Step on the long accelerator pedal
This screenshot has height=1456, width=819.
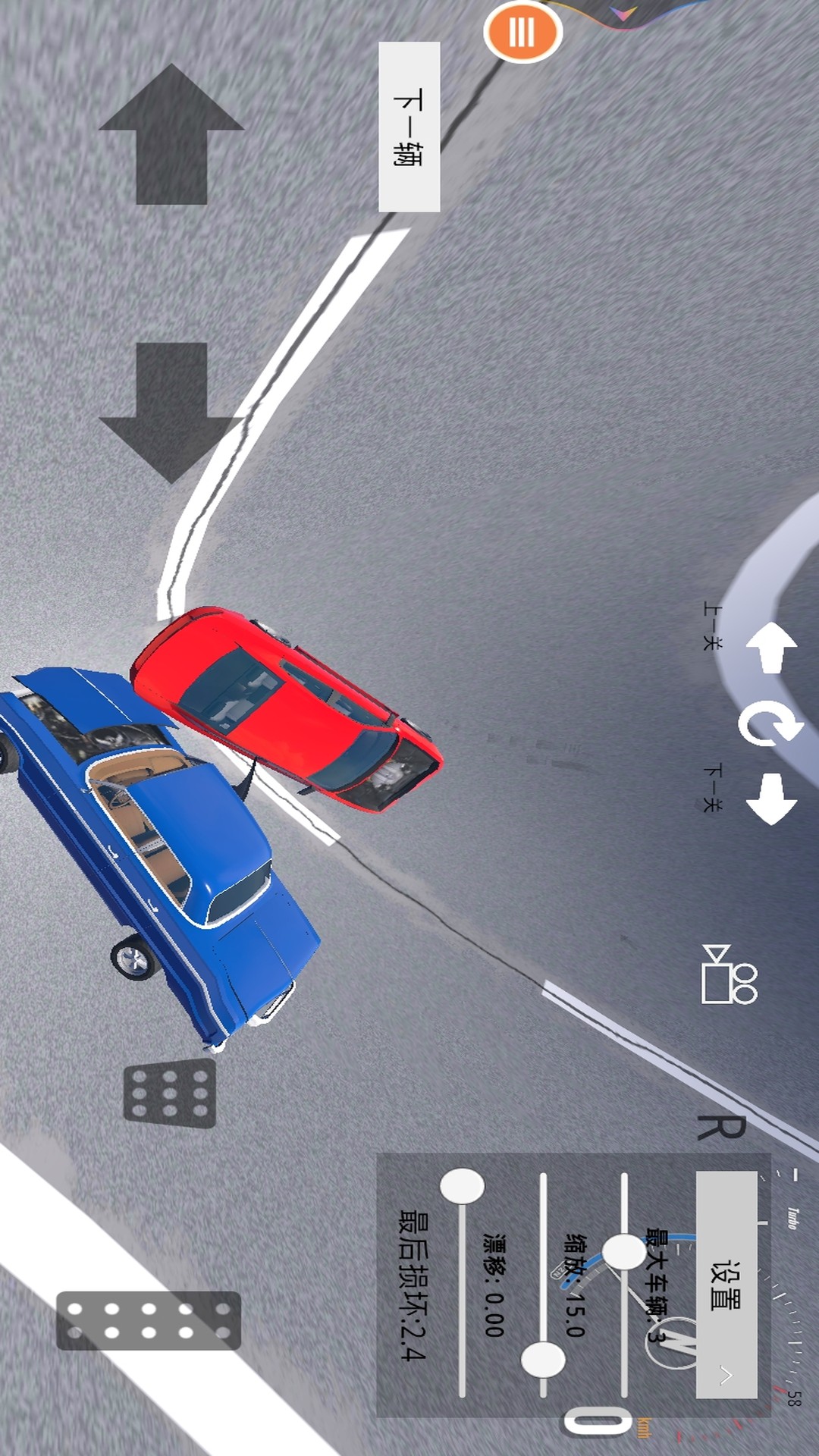coord(149,1320)
